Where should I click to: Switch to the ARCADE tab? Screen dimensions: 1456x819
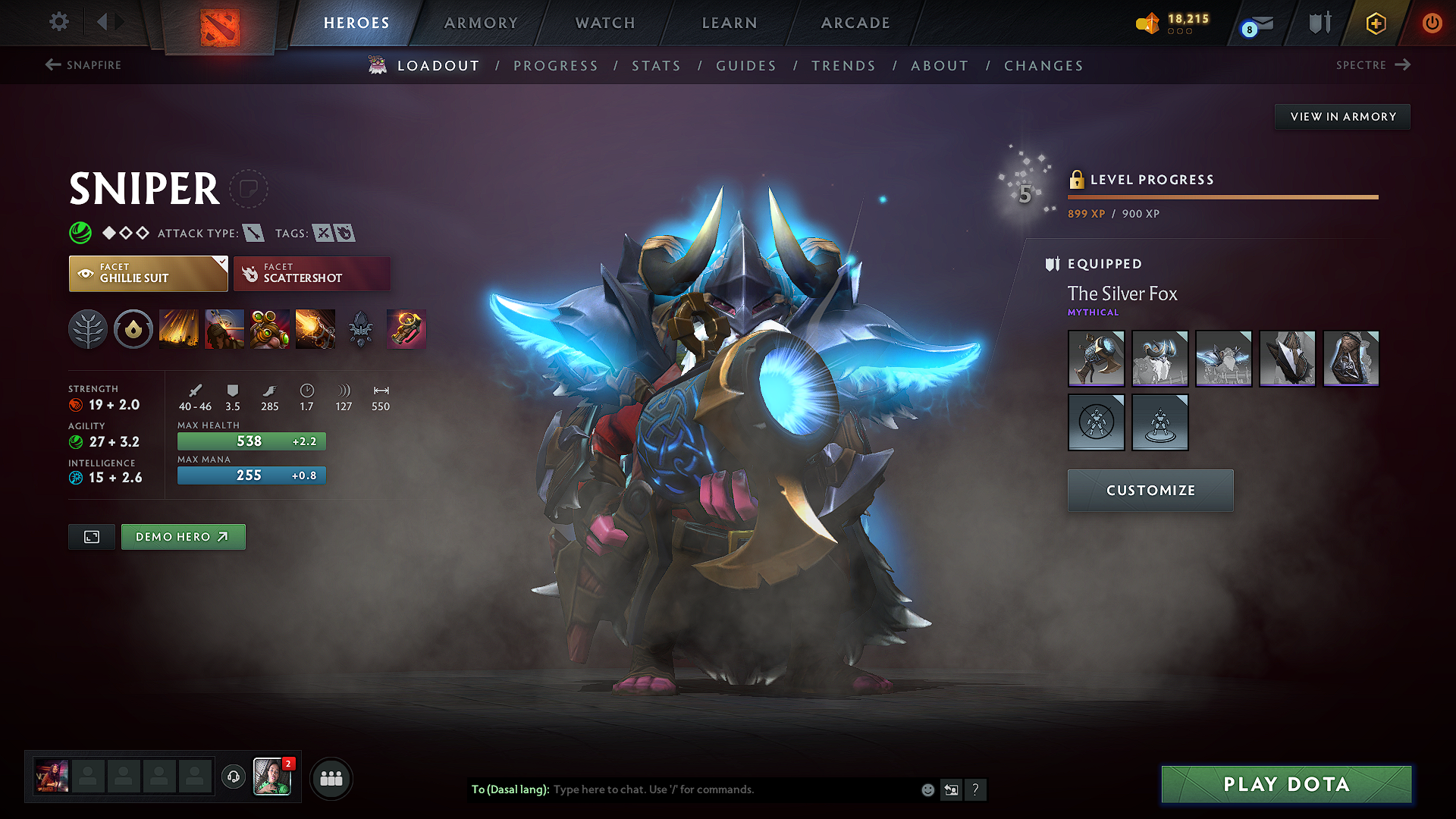855,23
